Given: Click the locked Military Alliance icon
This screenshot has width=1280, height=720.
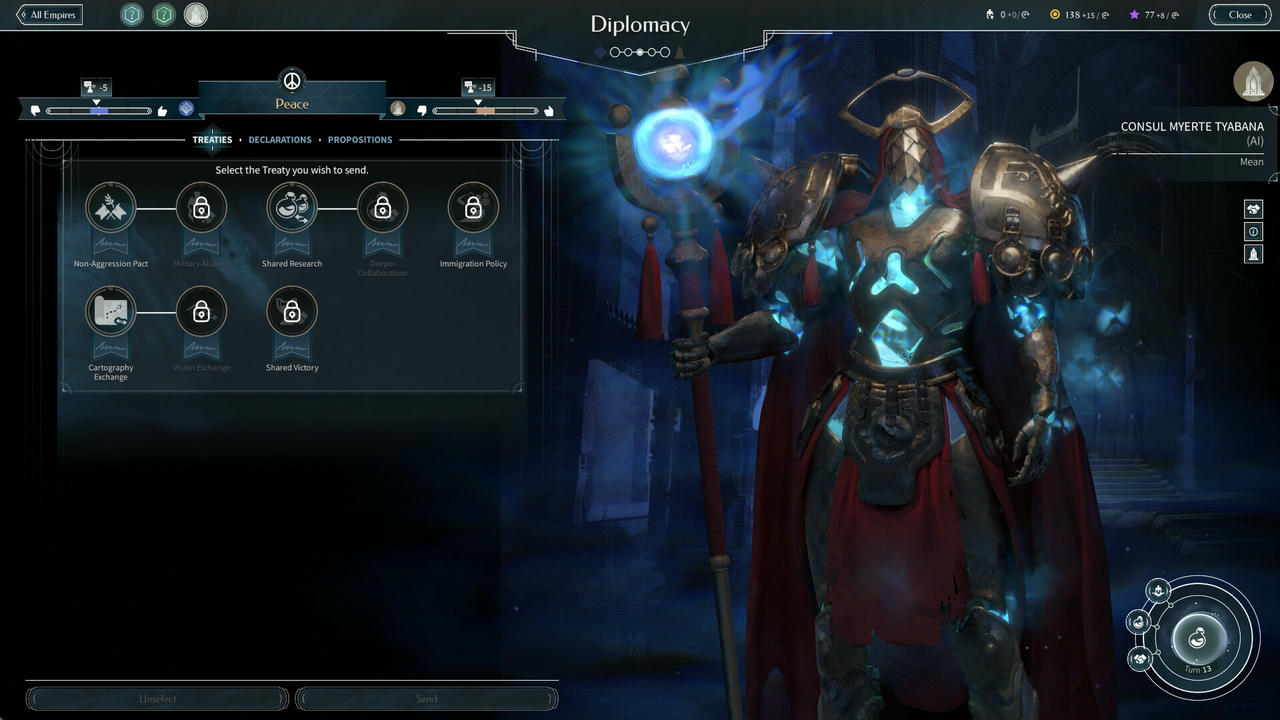Looking at the screenshot, I should (x=201, y=207).
